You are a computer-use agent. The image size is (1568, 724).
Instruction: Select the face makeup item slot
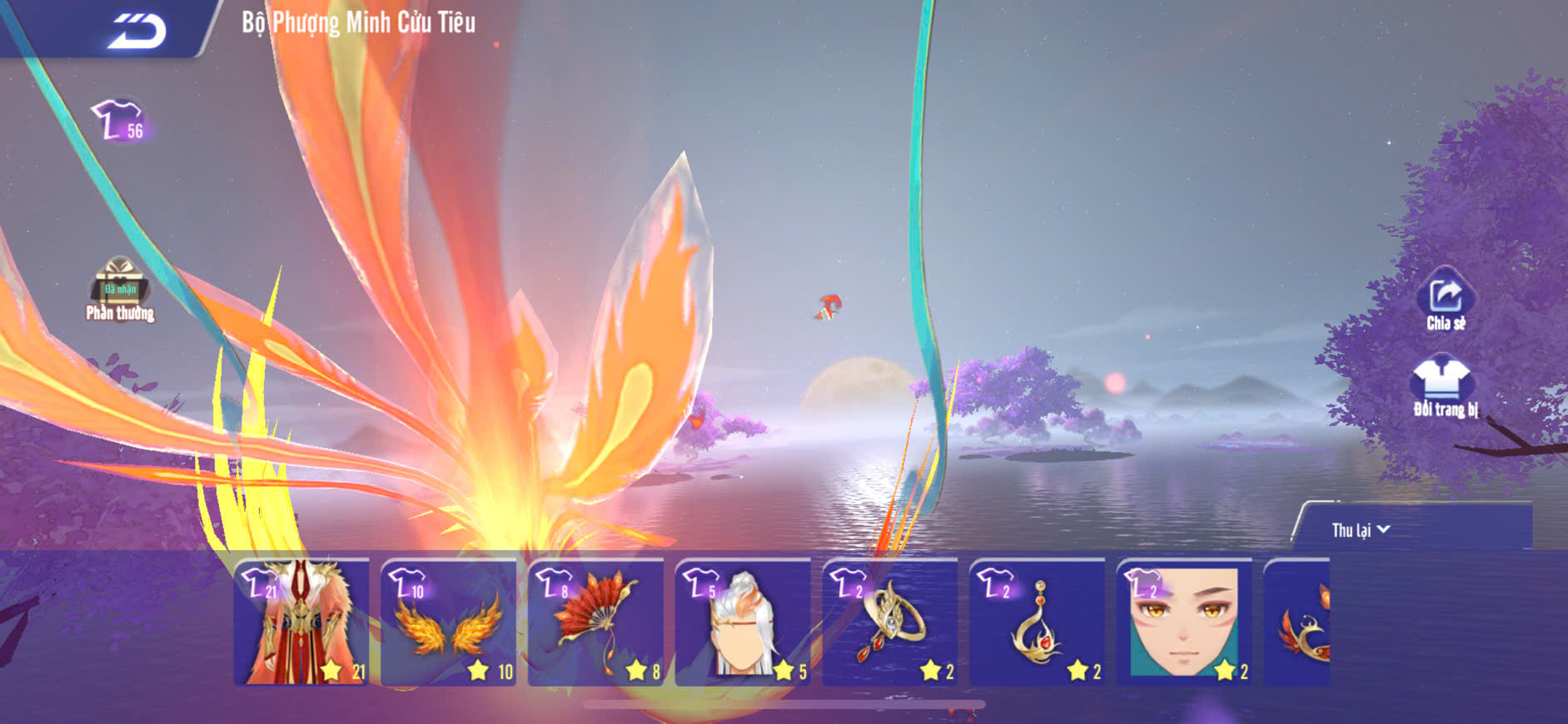1184,622
